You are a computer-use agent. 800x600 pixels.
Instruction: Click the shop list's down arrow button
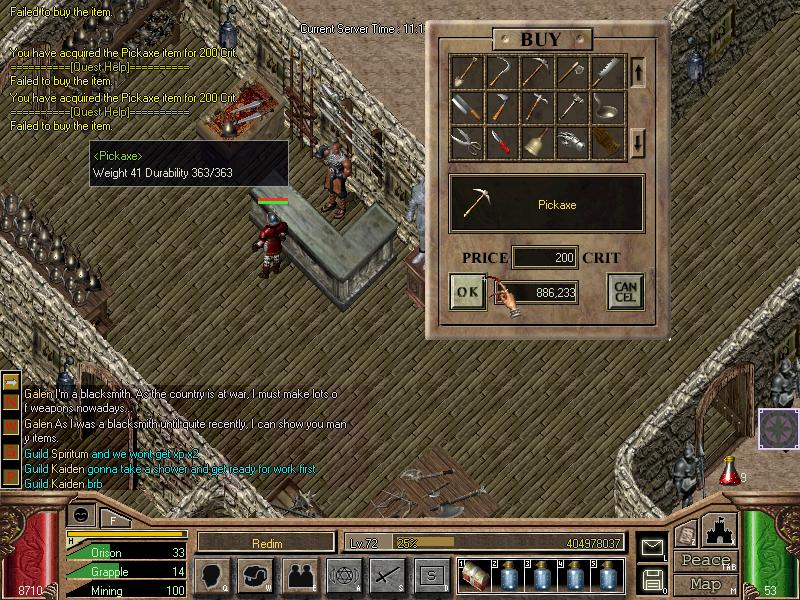coord(638,143)
